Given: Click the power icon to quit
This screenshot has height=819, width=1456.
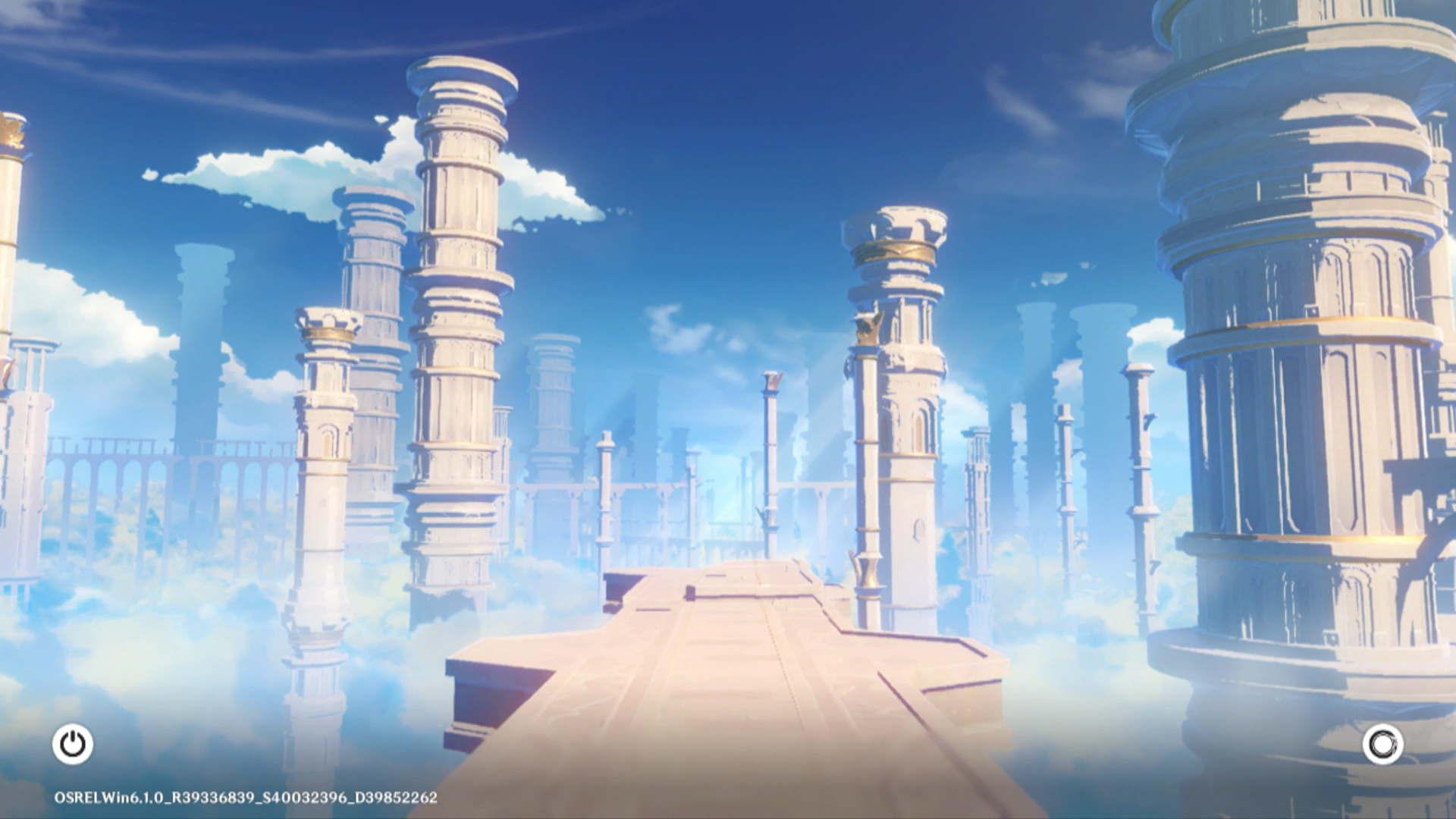Looking at the screenshot, I should click(73, 744).
